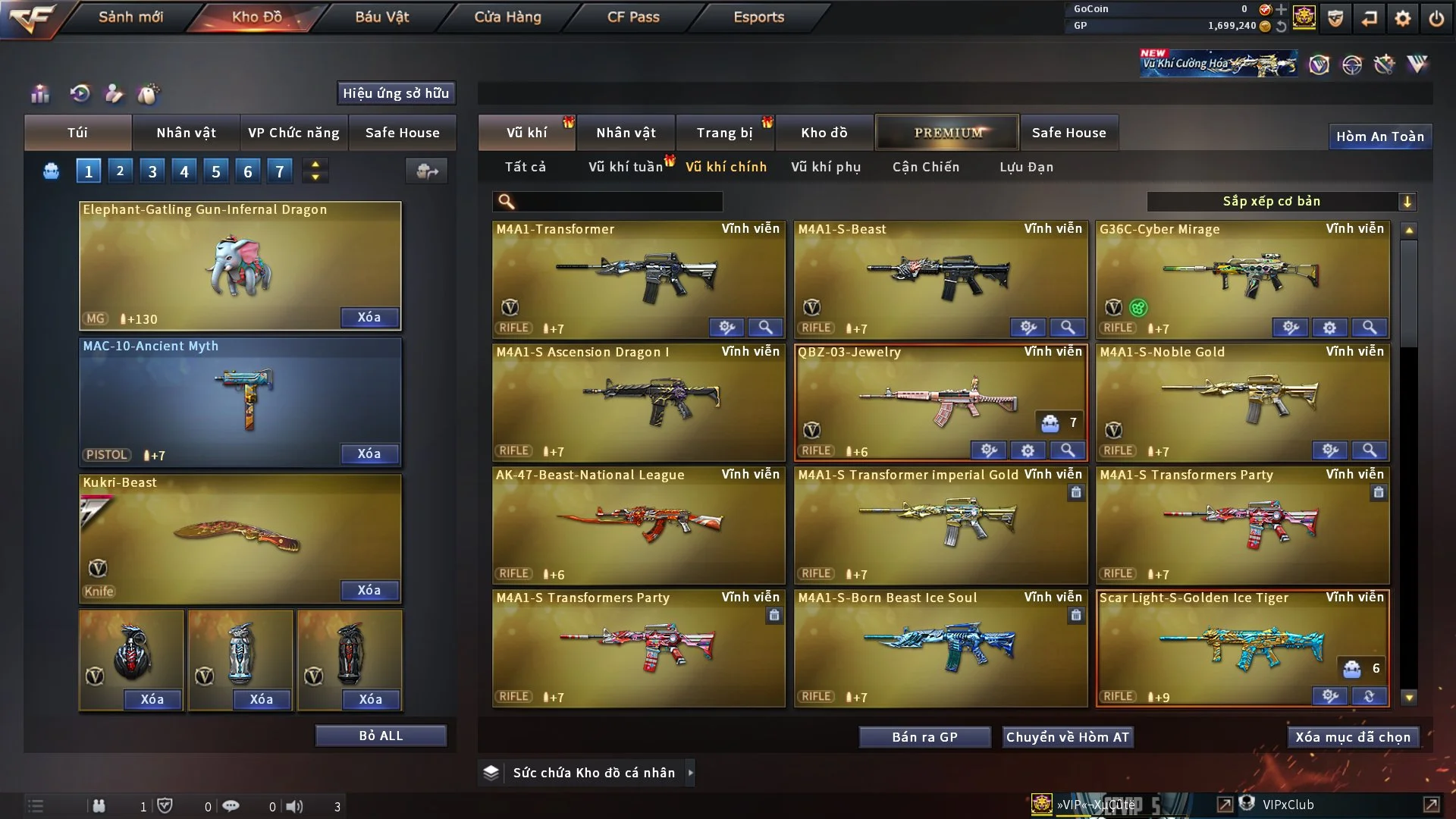Show Cận Chiến melee weapons

pyautogui.click(x=925, y=167)
